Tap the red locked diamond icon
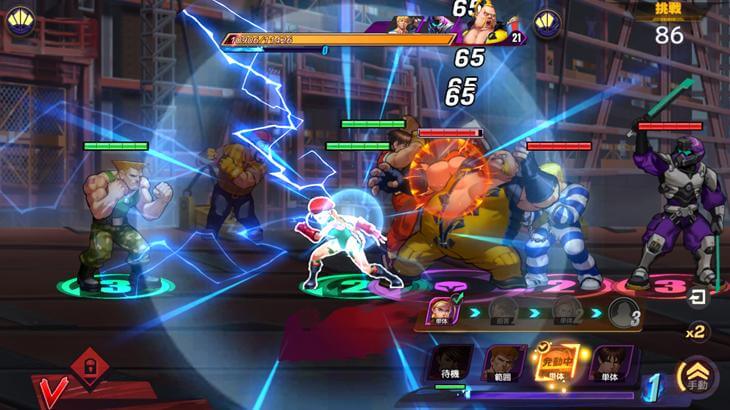The width and height of the screenshot is (730, 410). pyautogui.click(x=89, y=361)
